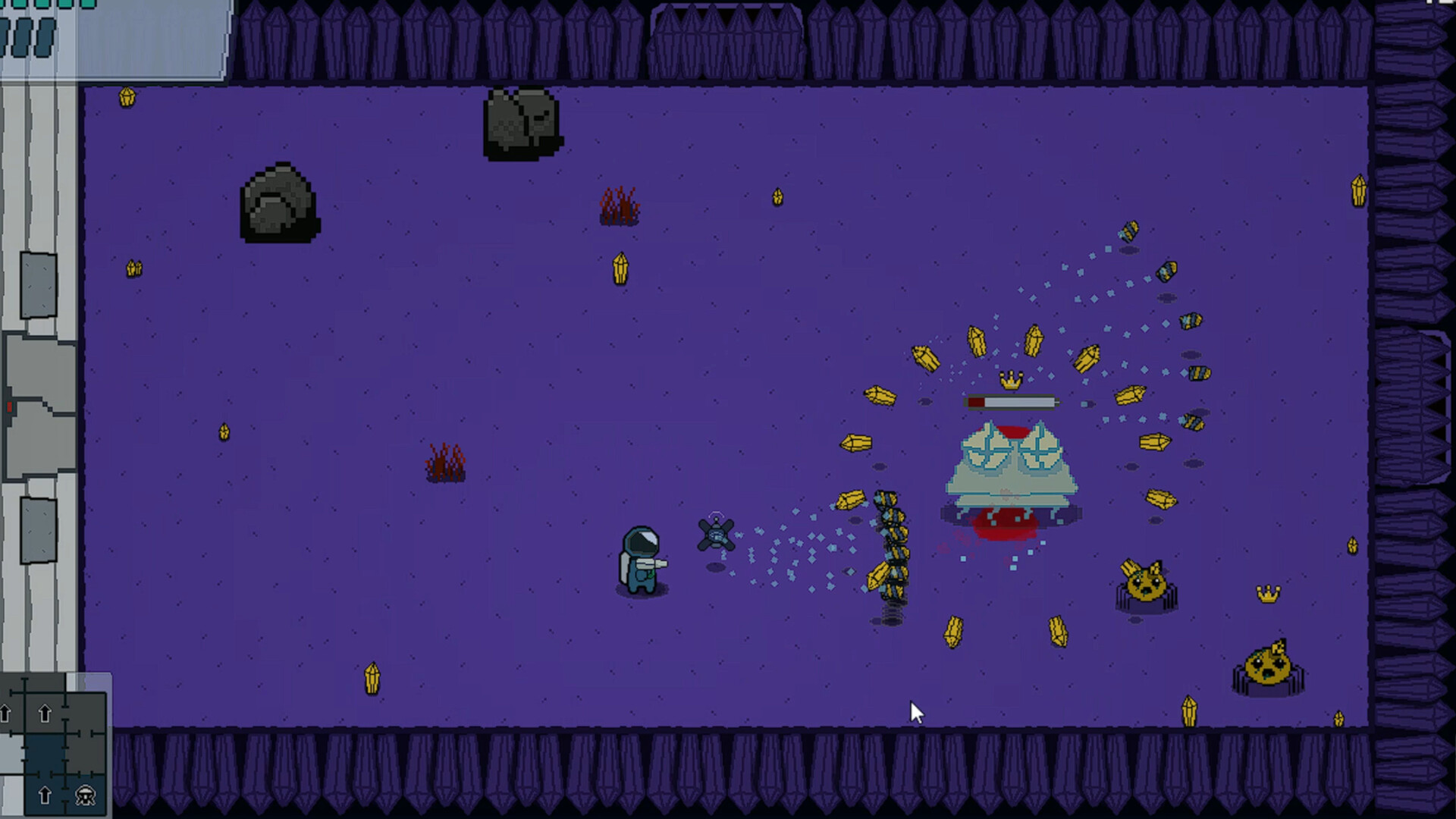Select the boss skull room on the minimap

point(84,795)
